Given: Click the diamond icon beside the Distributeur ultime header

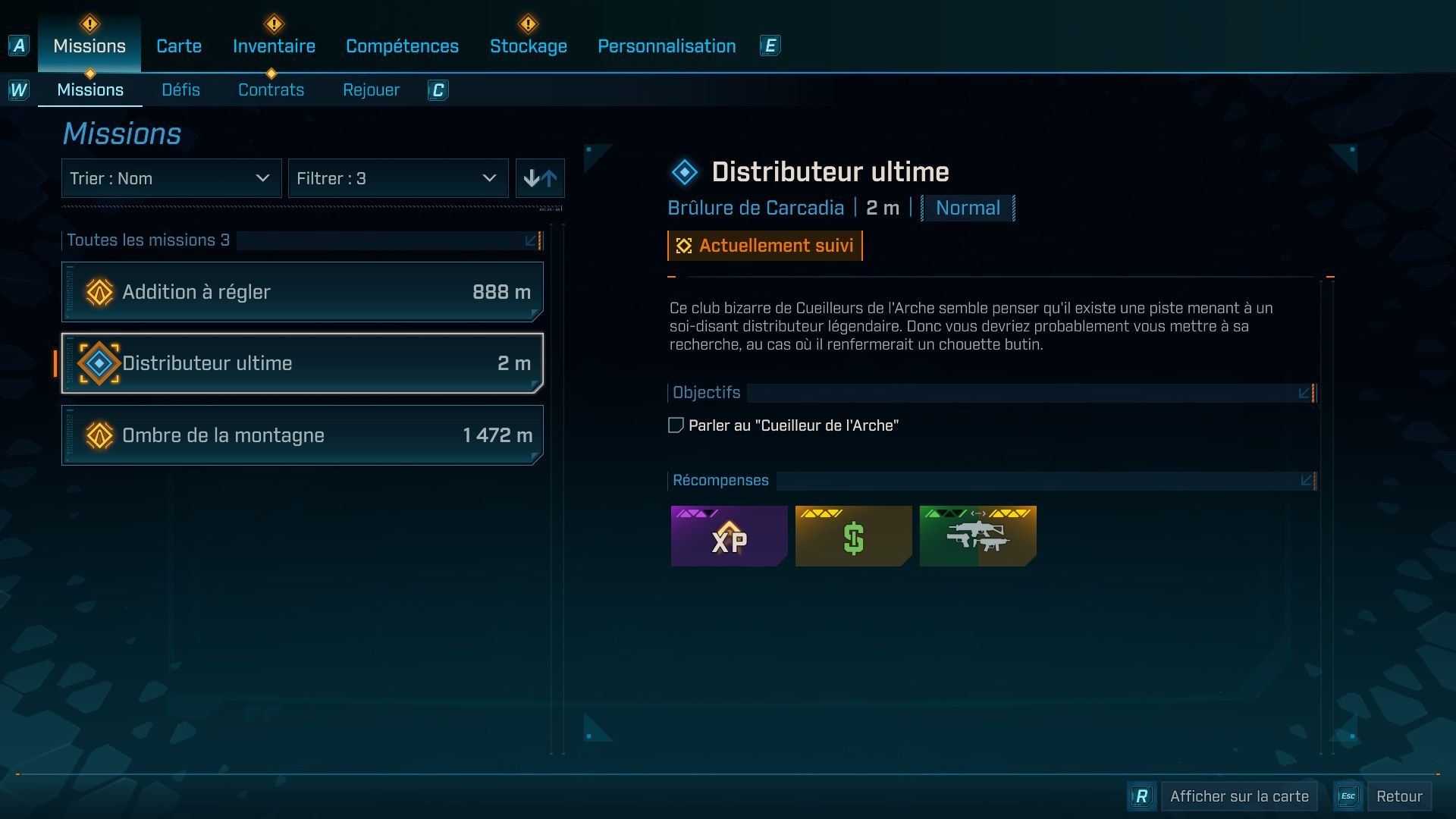Looking at the screenshot, I should pyautogui.click(x=683, y=171).
